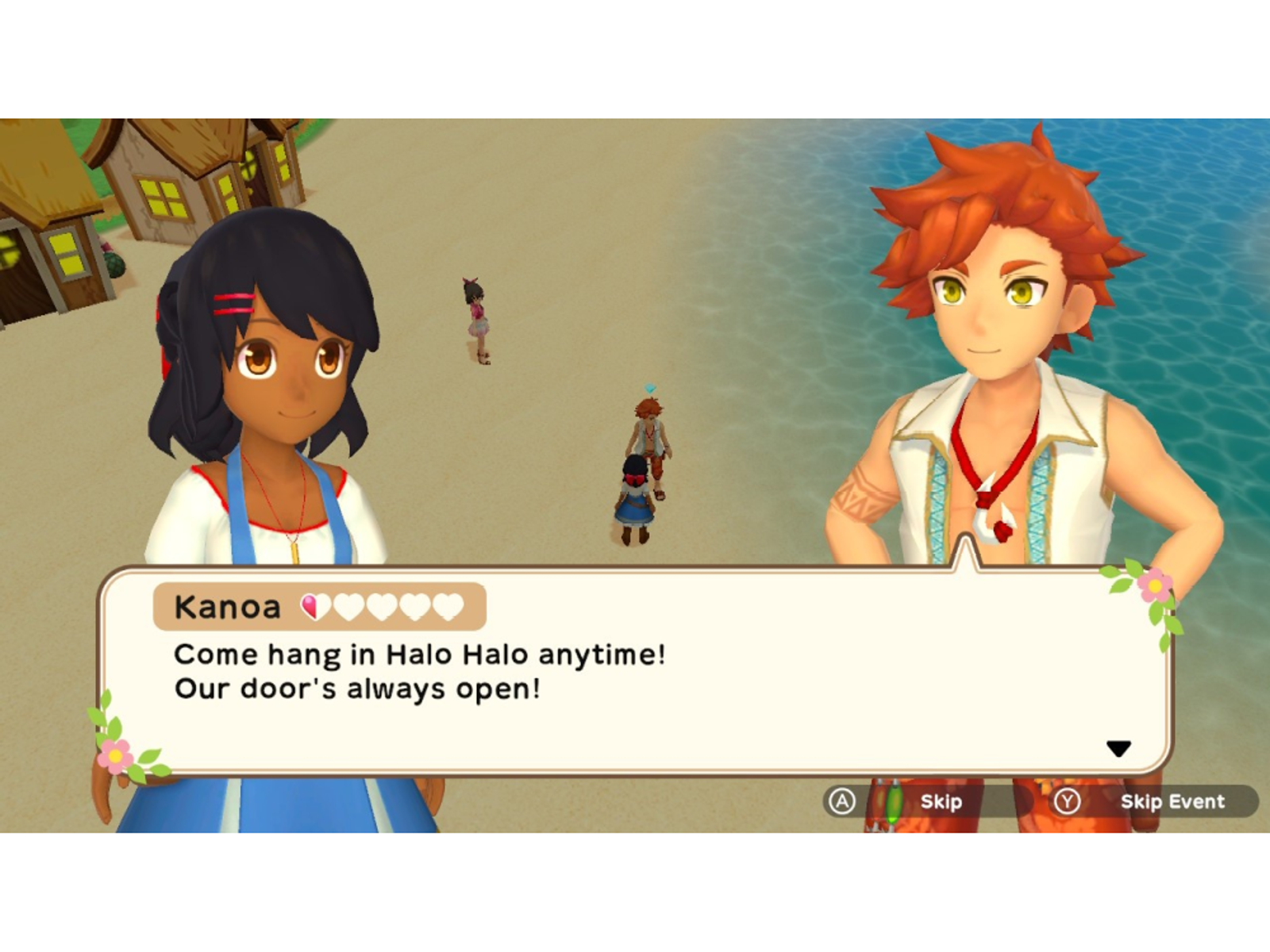This screenshot has width=1270, height=952.
Task: Click the Skip dialogue button
Action: pyautogui.click(x=940, y=801)
